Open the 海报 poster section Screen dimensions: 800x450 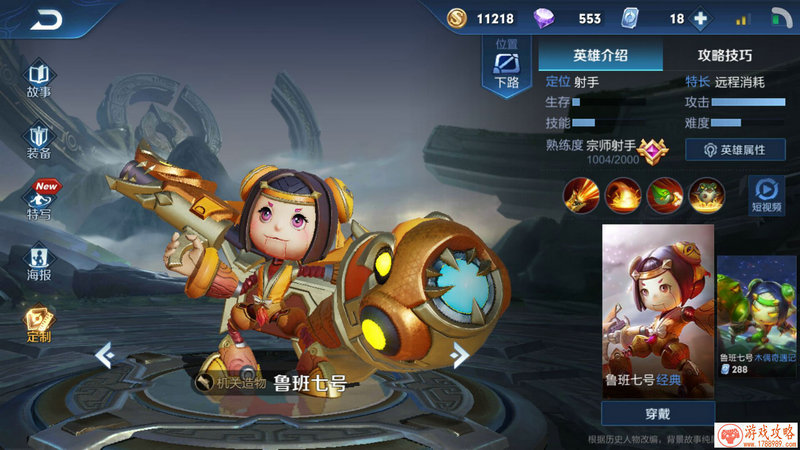39,264
